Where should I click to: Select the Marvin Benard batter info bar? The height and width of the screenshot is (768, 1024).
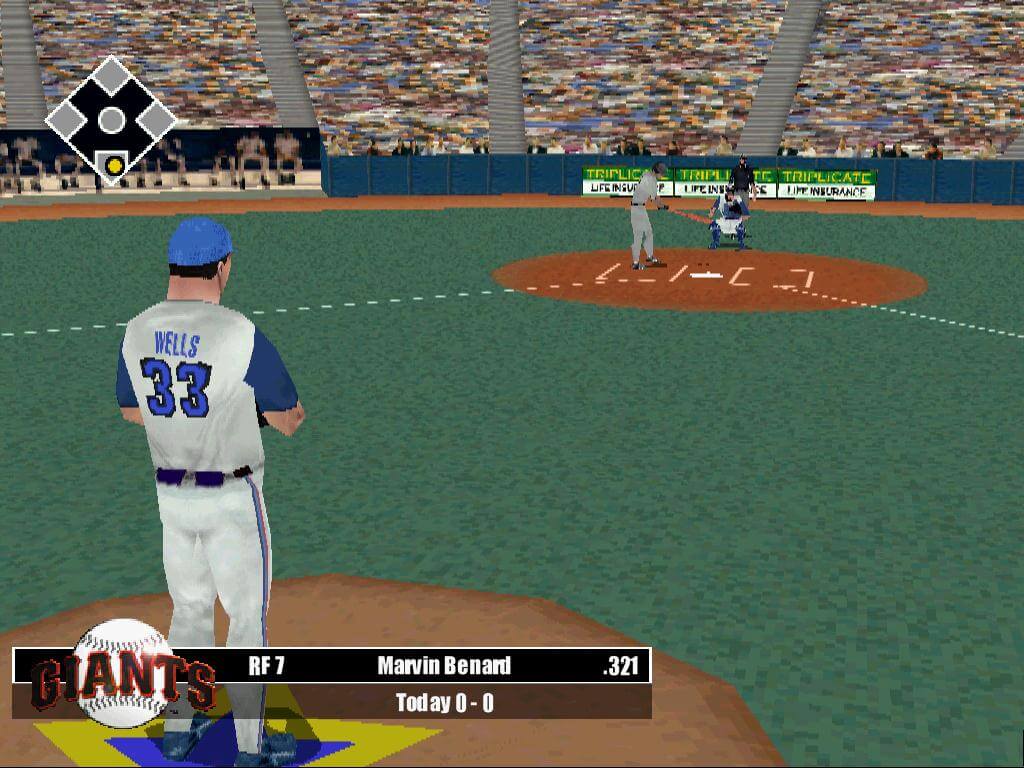[444, 666]
